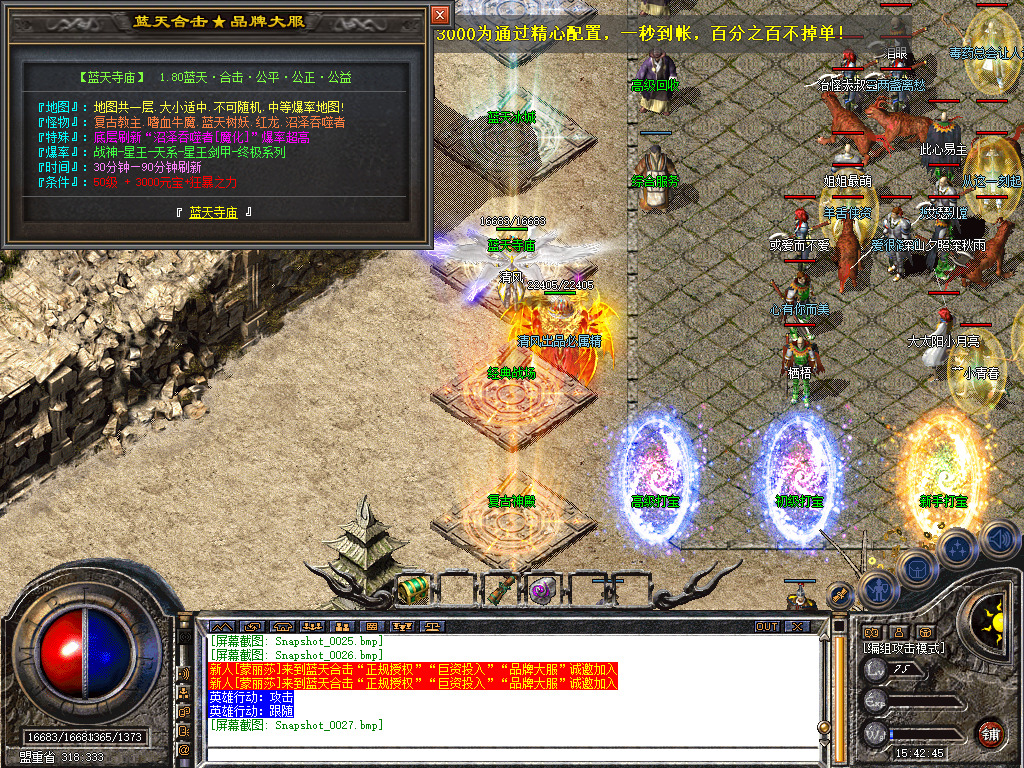Viewport: 1024px width, 768px height.
Task: Click the chat scrollbar round handle
Action: (x=824, y=728)
